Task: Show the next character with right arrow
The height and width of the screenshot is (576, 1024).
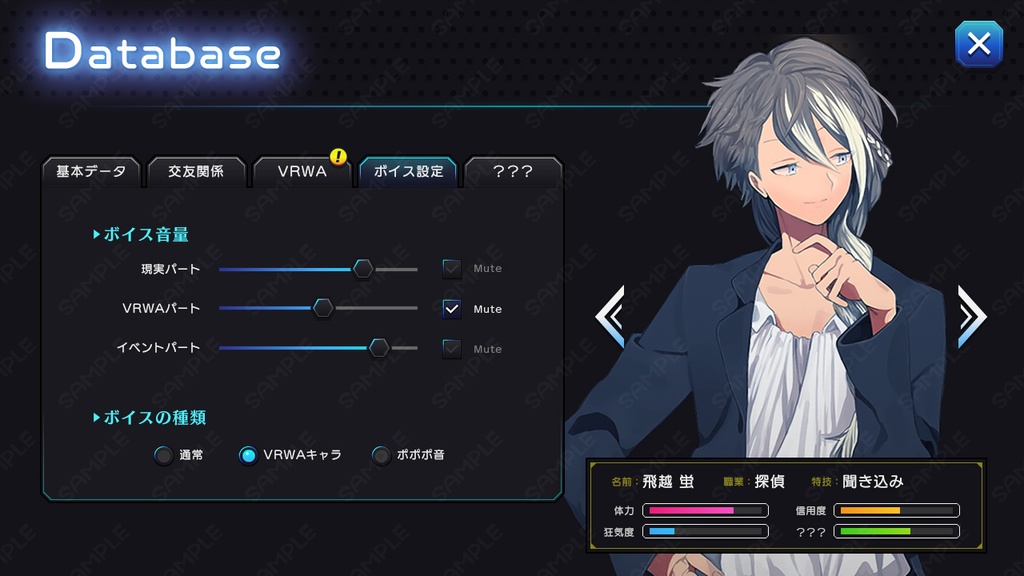Action: pyautogui.click(x=972, y=316)
